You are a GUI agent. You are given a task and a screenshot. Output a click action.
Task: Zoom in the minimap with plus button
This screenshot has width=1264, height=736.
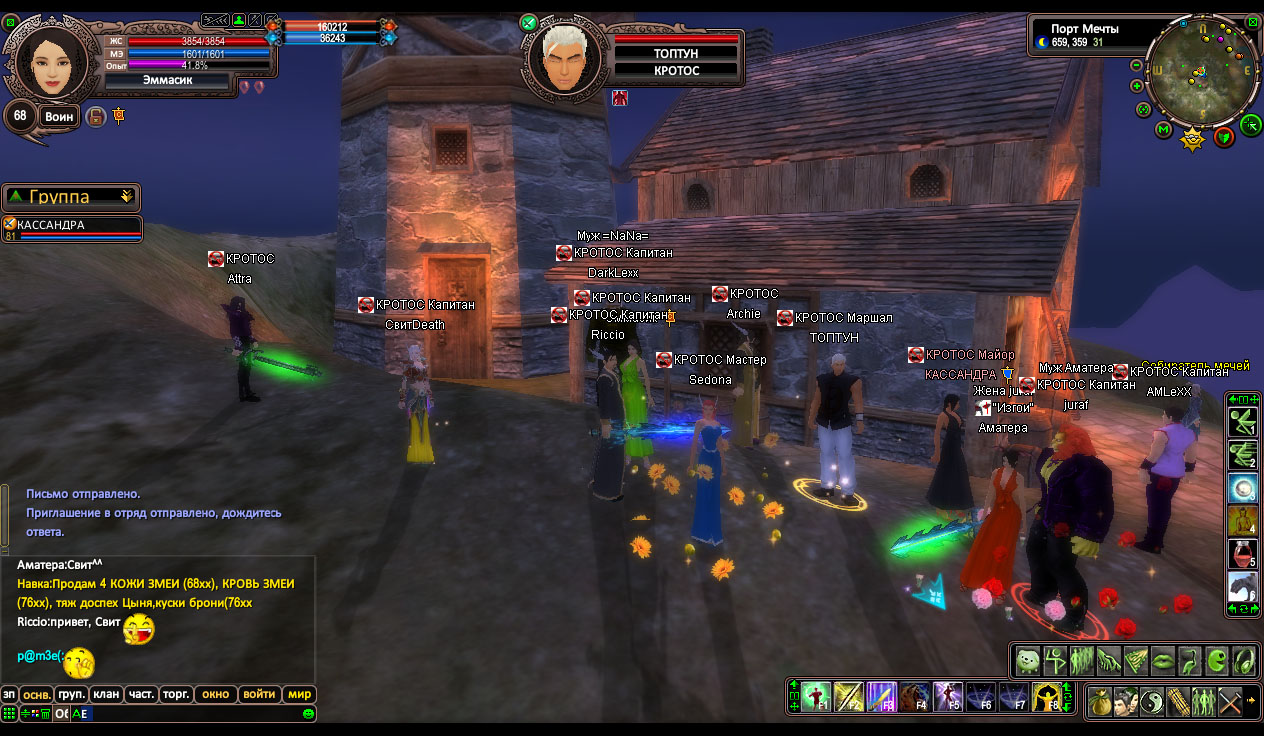pyautogui.click(x=1137, y=86)
